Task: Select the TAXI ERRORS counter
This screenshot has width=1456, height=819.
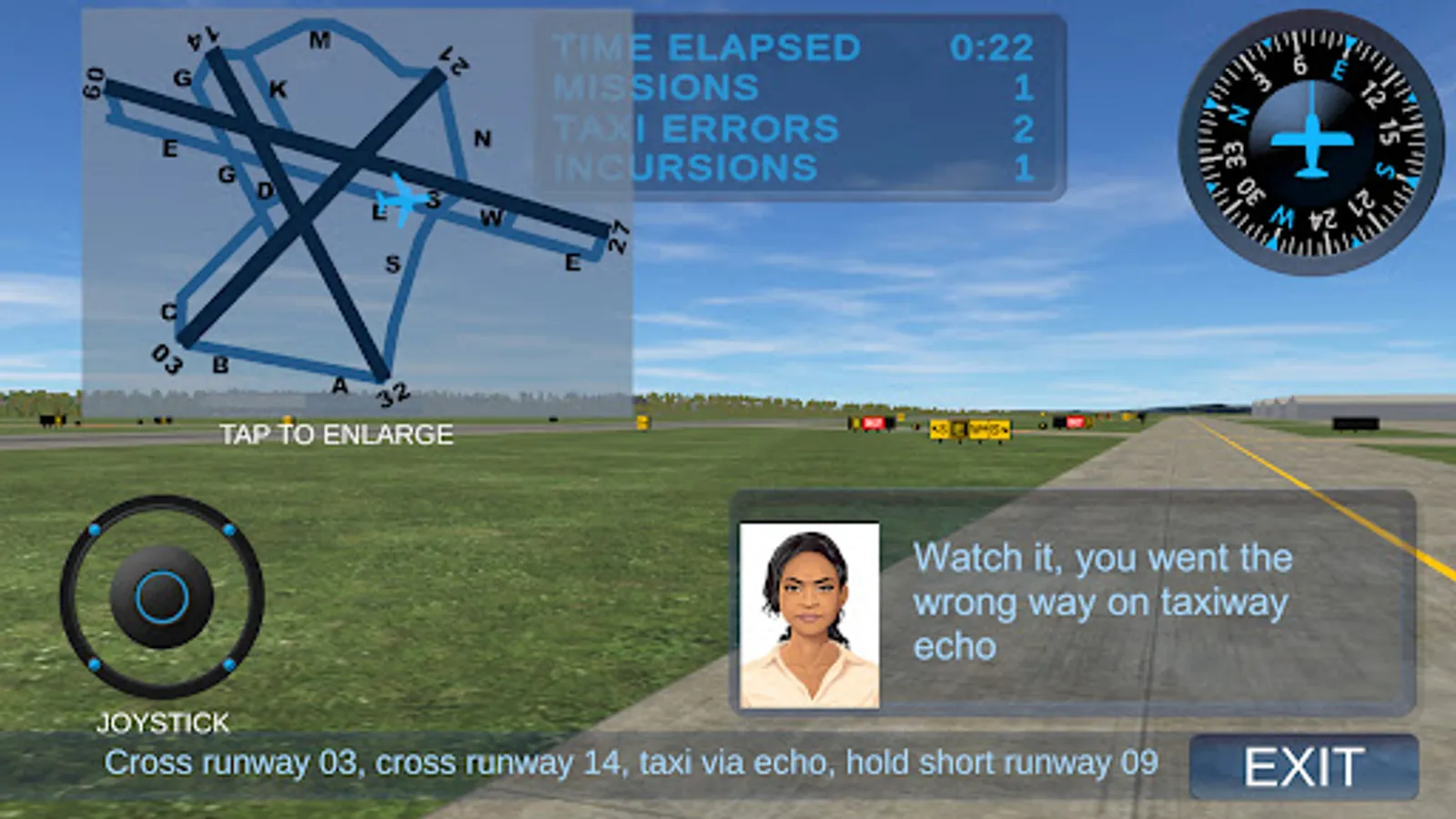Action: coord(792,127)
